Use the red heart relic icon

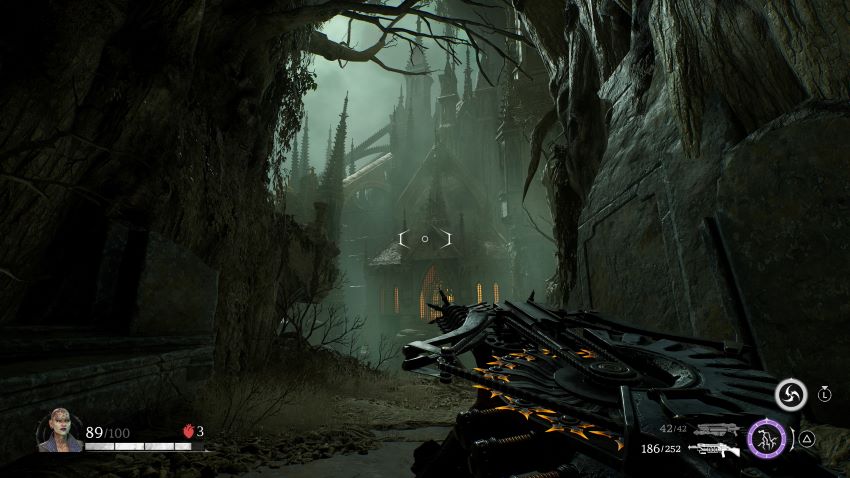[186, 432]
